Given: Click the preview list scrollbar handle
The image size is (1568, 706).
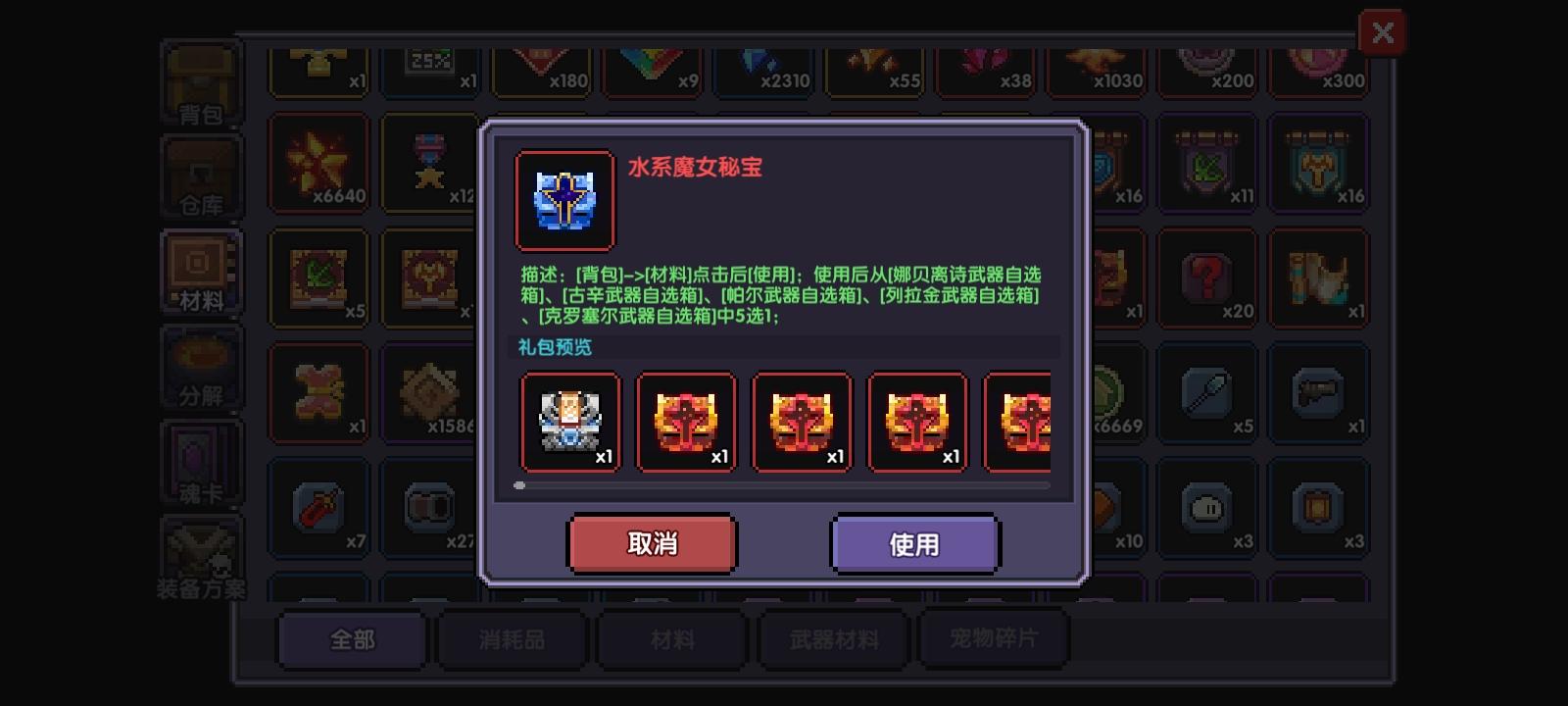Looking at the screenshot, I should point(519,484).
